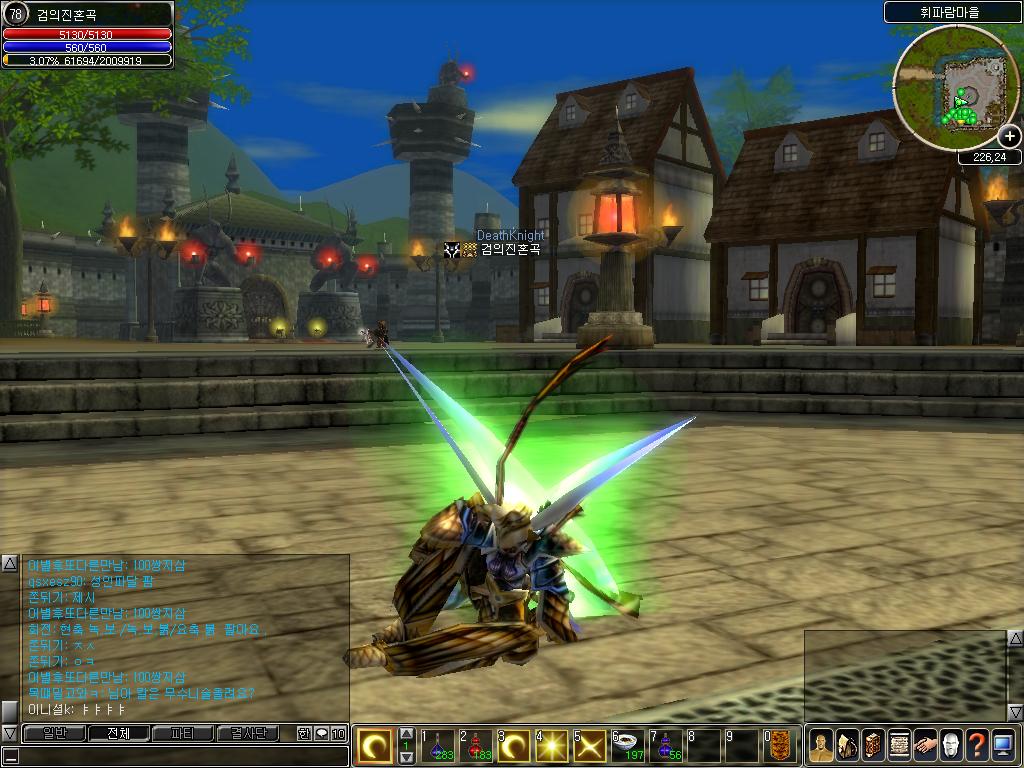
Task: Open the question mark help menu
Action: [x=977, y=745]
